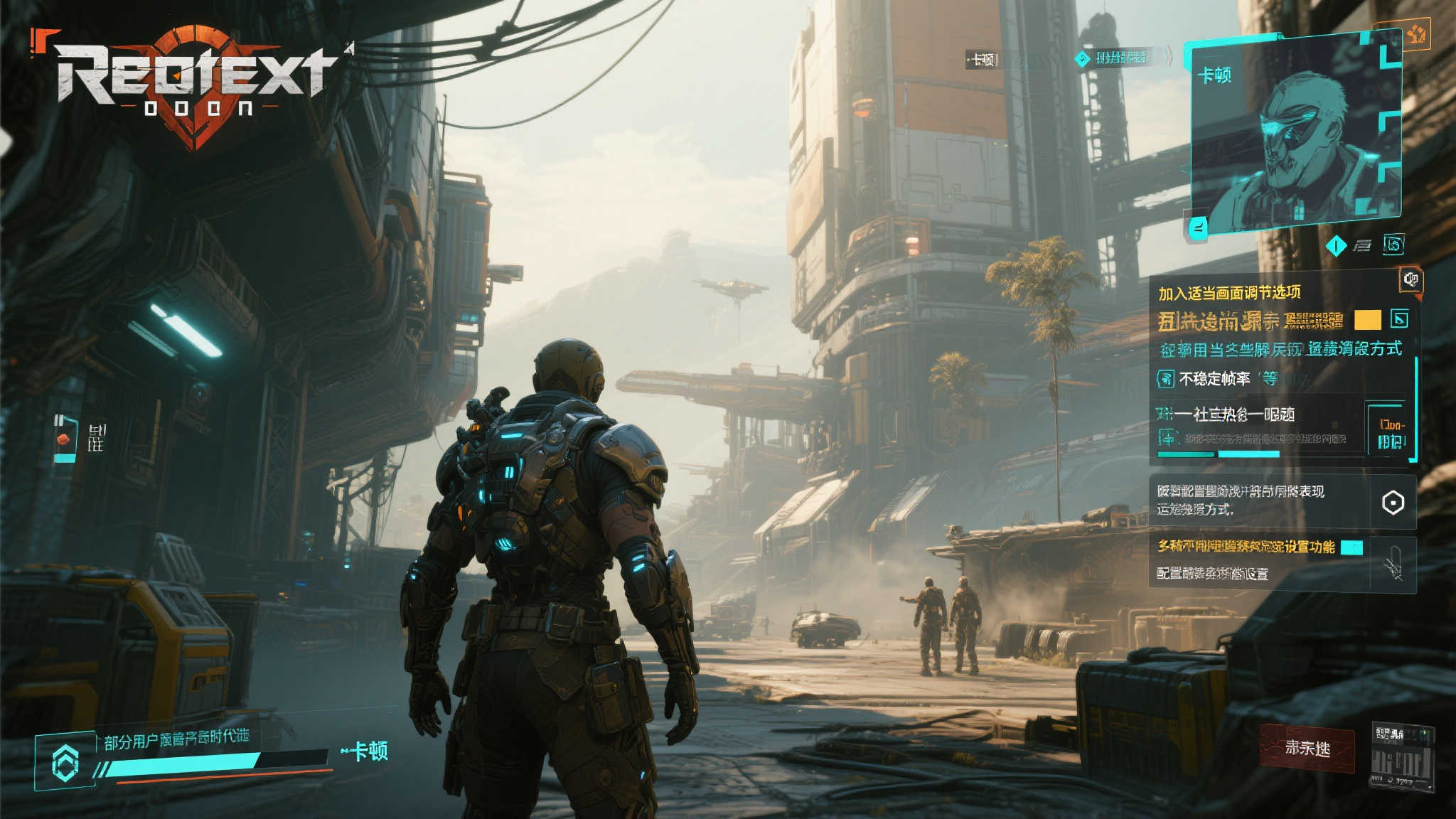Toggle the 不稳定帧率 option
Image resolution: width=1456 pixels, height=819 pixels.
1166,379
